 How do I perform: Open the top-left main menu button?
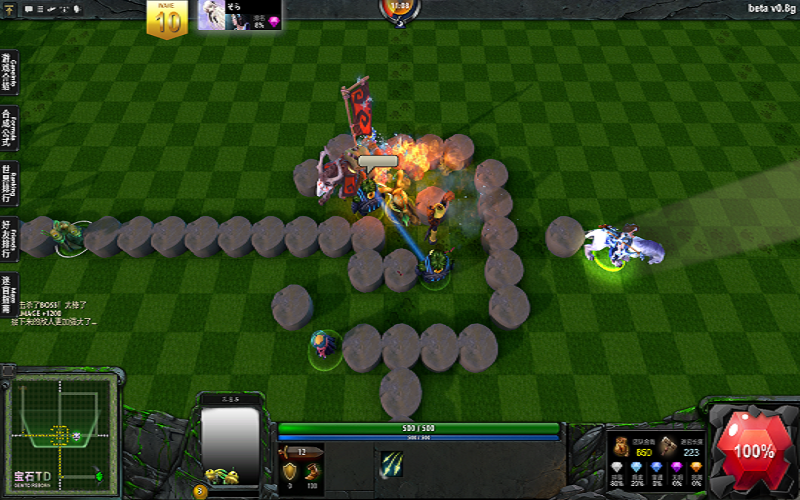(11, 9)
